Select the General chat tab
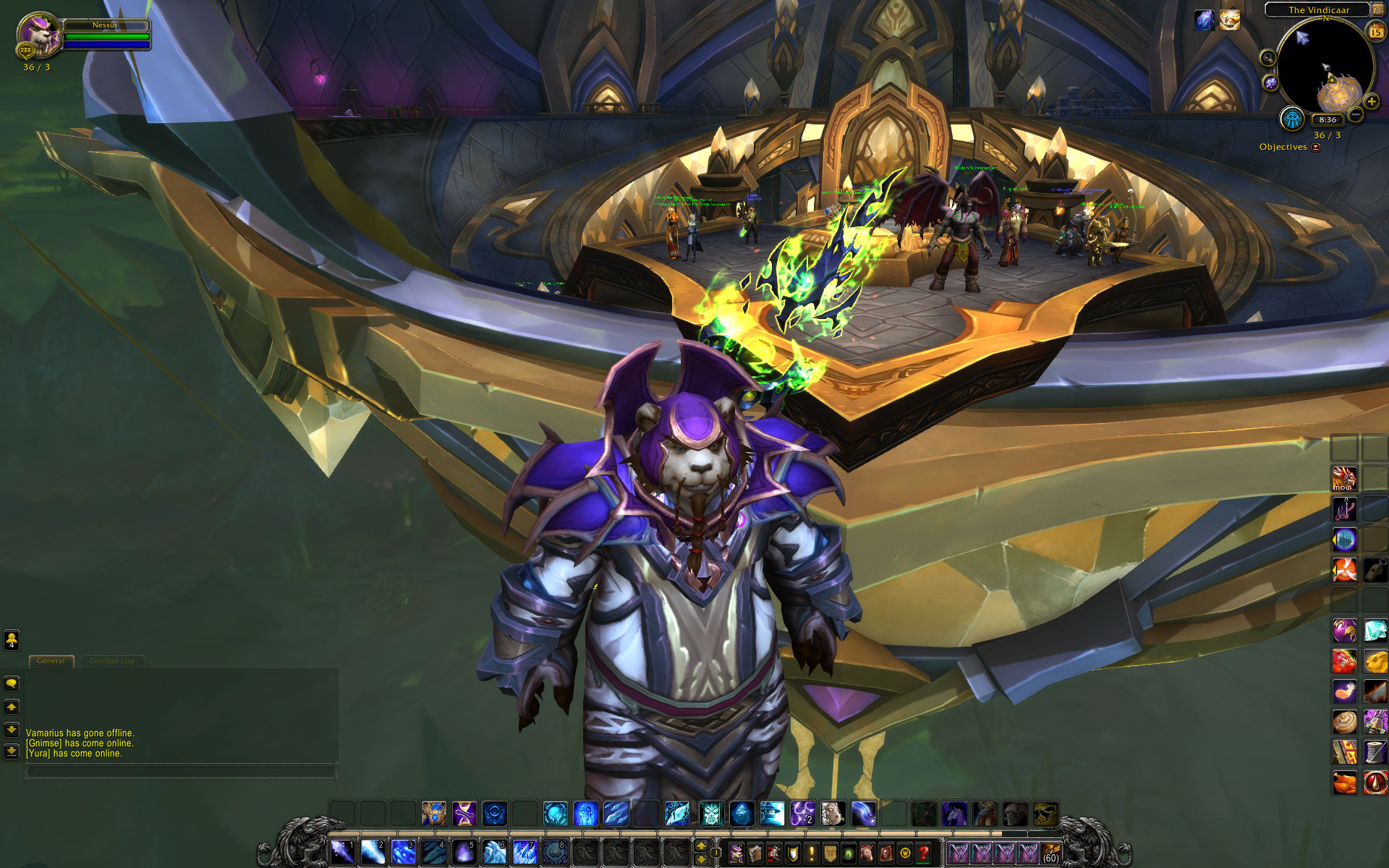The width and height of the screenshot is (1389, 868). coord(51,660)
